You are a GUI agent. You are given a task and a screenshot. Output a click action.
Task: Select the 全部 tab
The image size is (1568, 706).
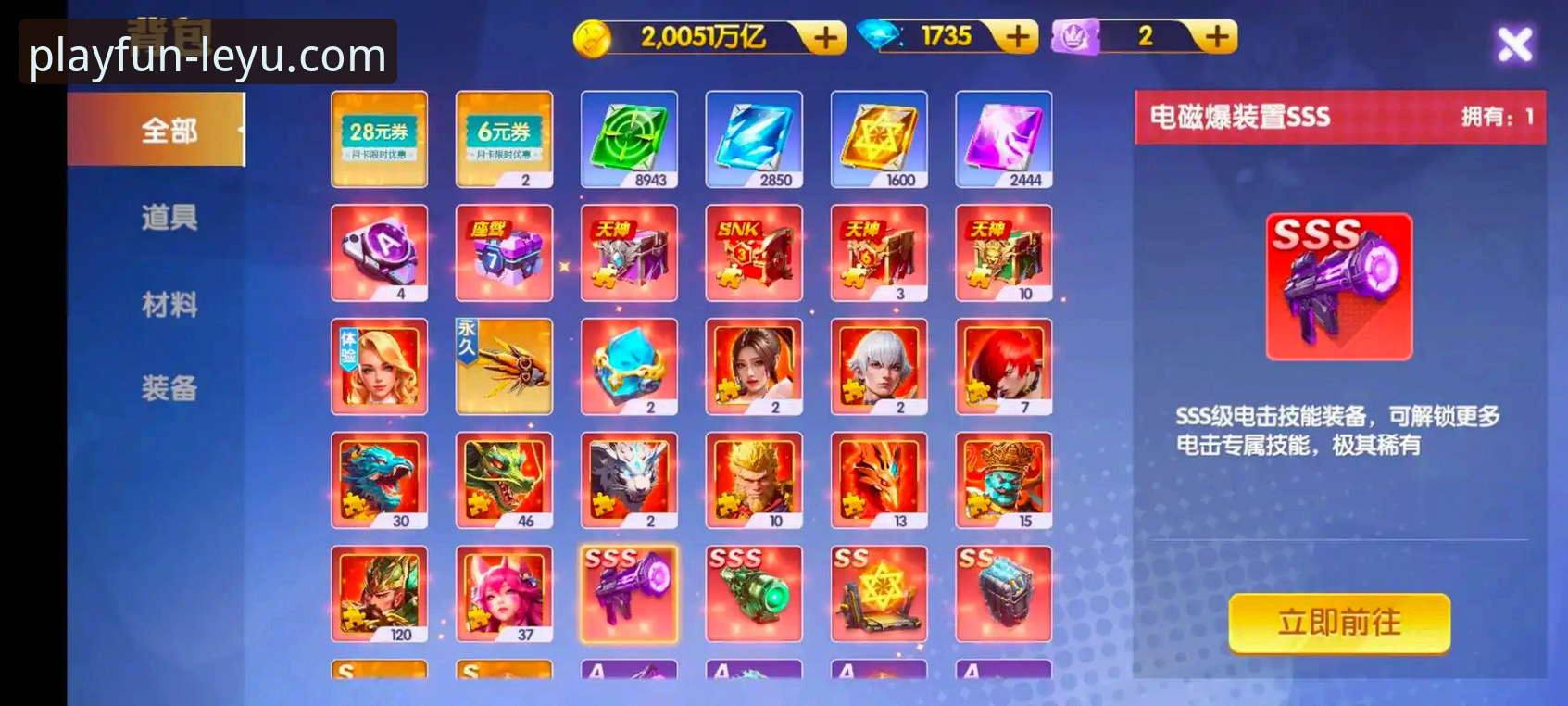click(169, 131)
